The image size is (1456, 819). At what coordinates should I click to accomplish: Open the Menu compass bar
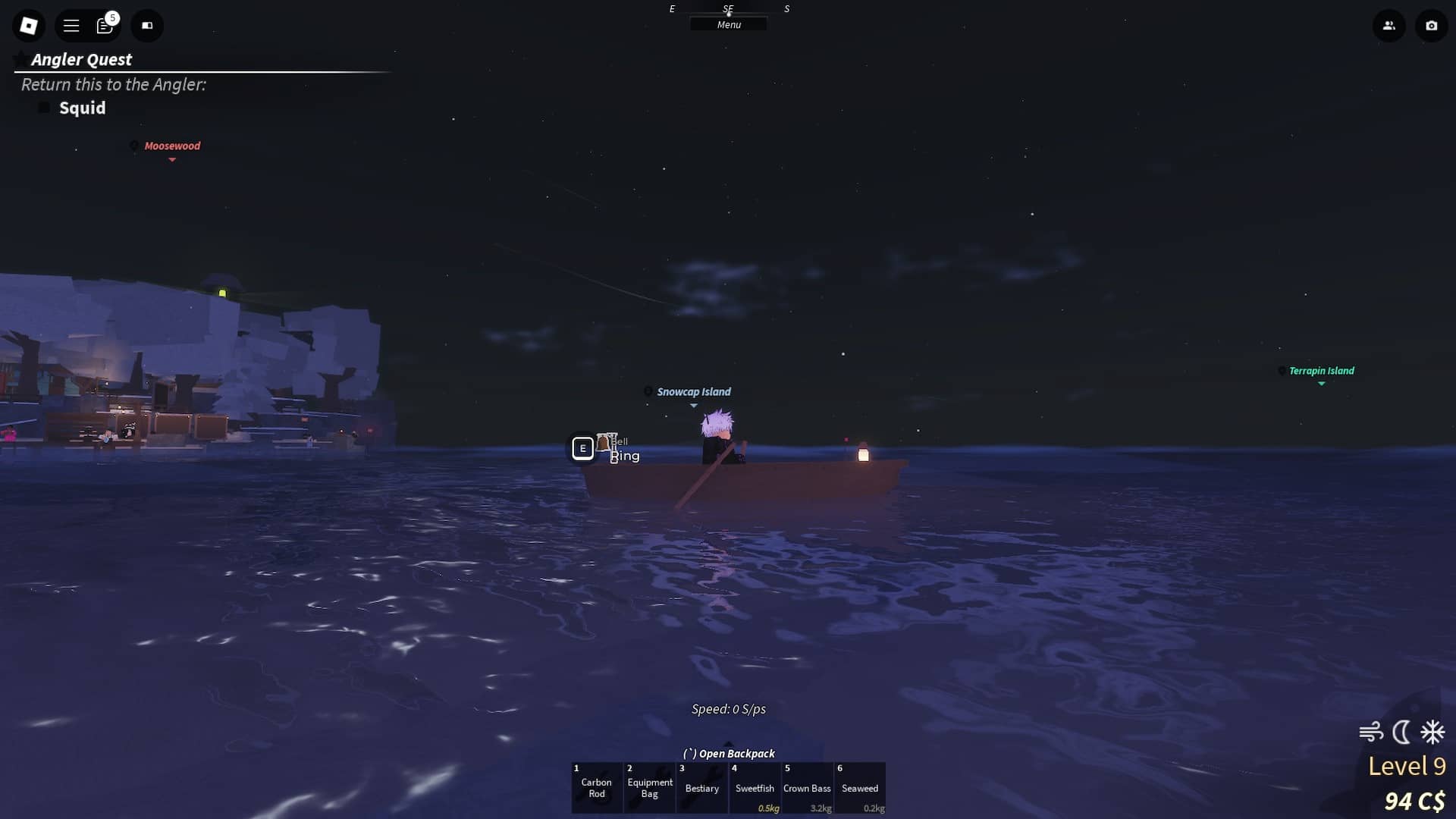tap(728, 24)
